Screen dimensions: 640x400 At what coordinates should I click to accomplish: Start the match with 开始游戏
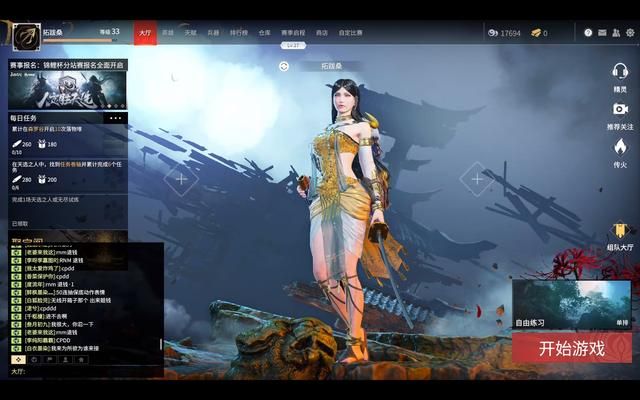(x=572, y=348)
